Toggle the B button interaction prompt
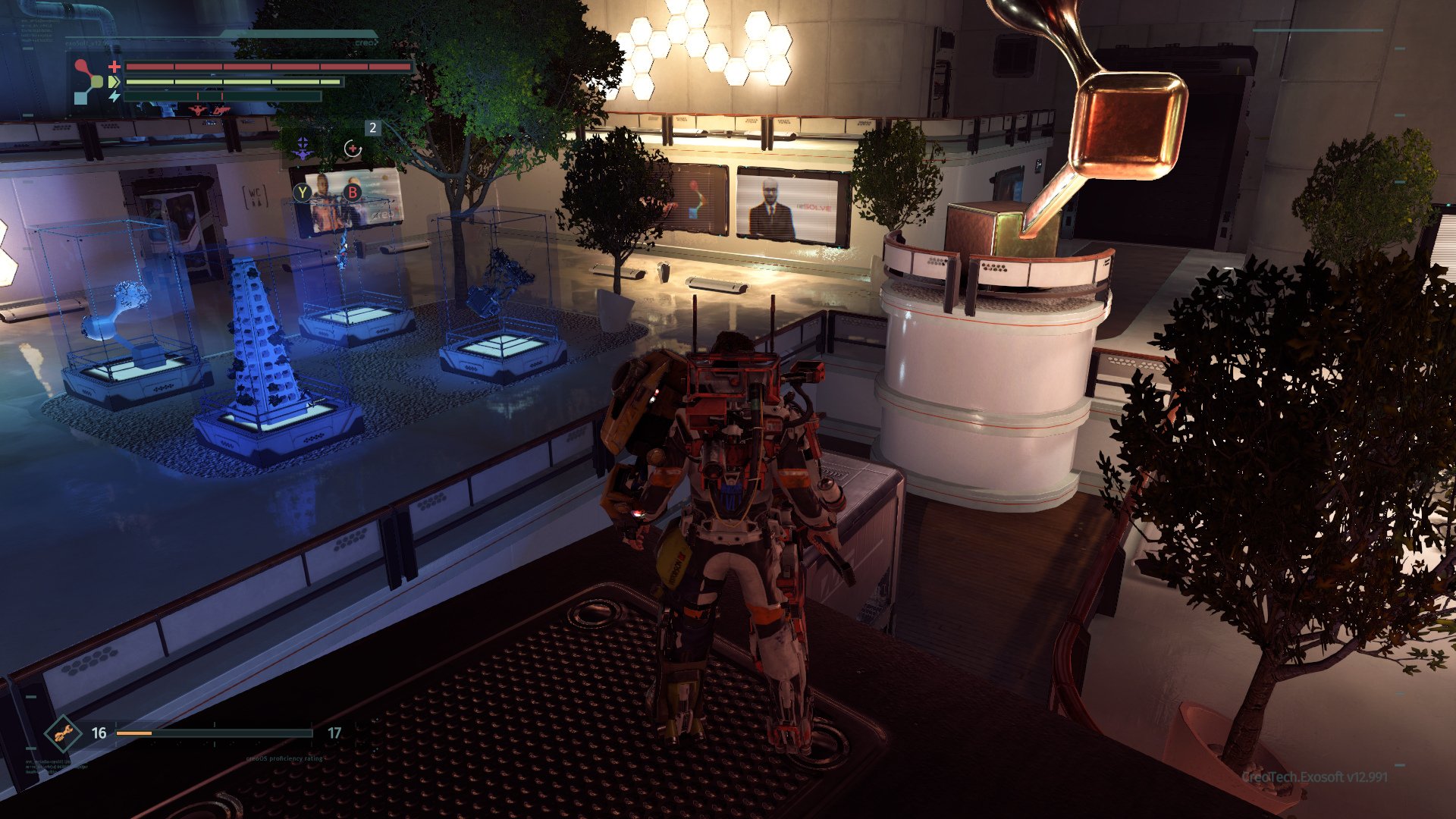Screen dimensions: 1456x819 [353, 193]
